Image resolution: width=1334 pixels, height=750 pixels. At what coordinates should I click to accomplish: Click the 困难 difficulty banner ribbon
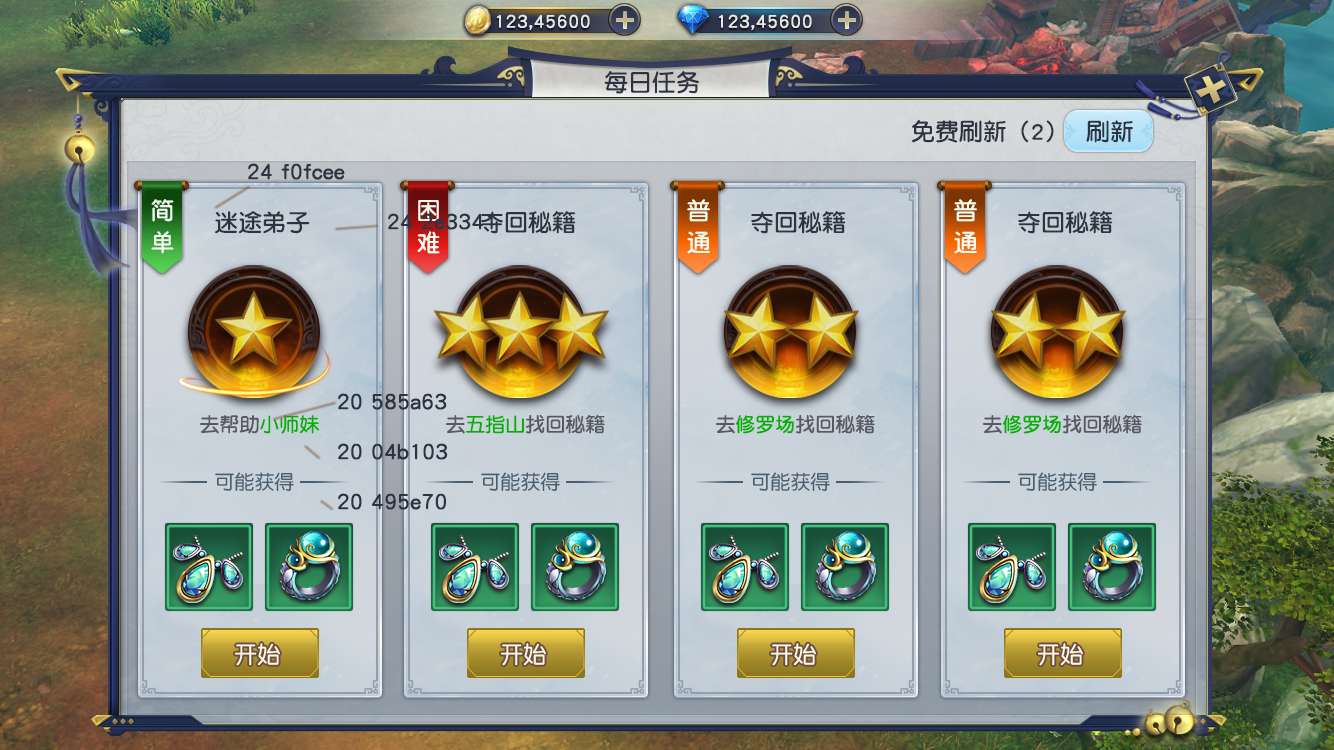point(429,228)
